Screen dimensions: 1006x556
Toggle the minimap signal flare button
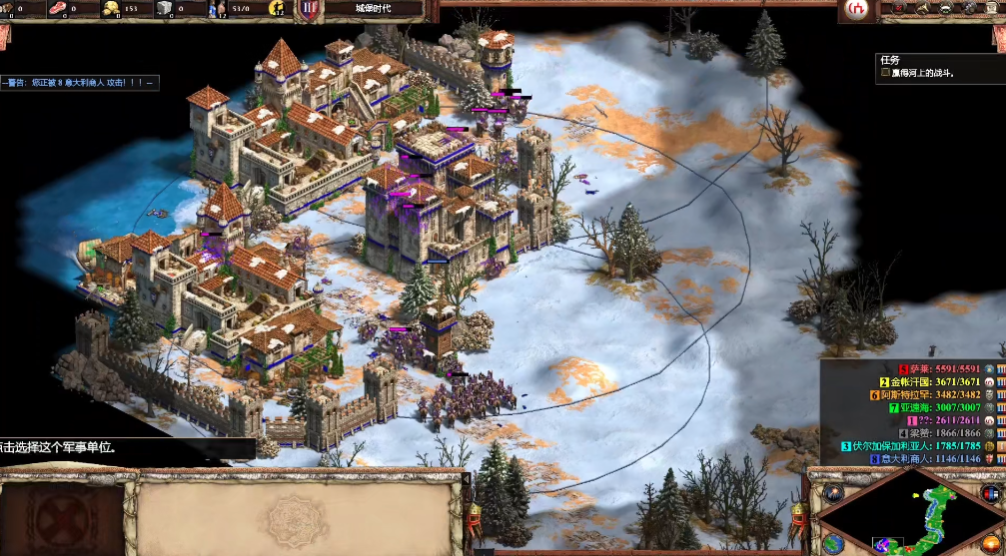click(x=832, y=493)
